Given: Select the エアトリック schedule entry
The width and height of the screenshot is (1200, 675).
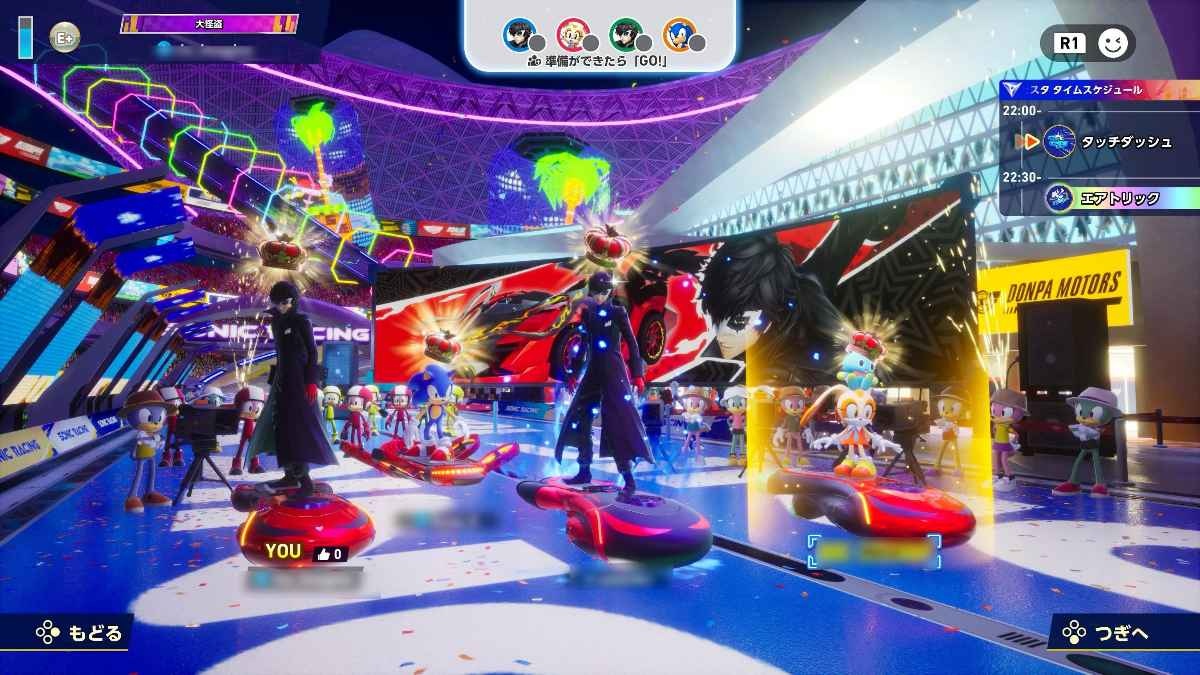Looking at the screenshot, I should pyautogui.click(x=1105, y=198).
